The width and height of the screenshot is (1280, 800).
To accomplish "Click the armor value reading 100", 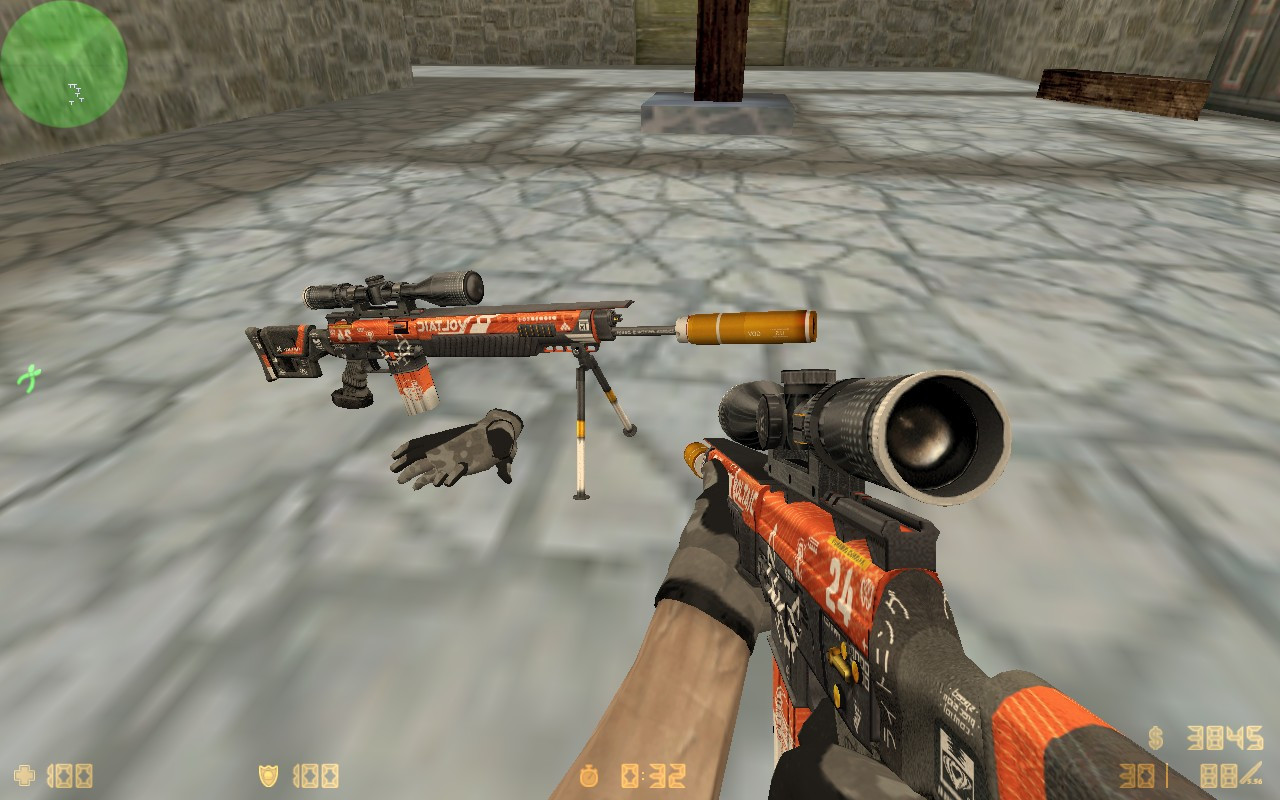I will coord(315,775).
